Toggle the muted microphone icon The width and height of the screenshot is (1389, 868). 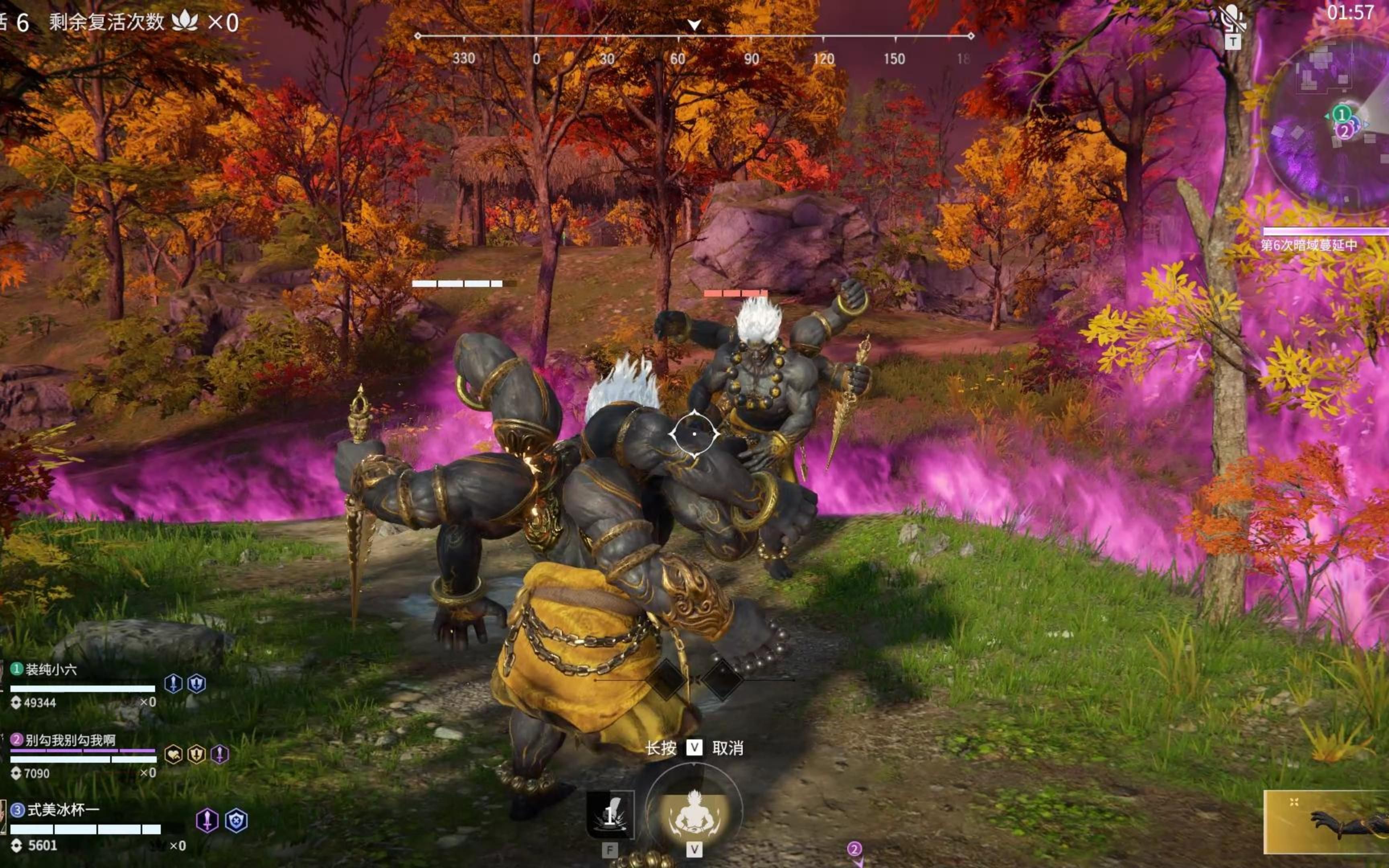(x=1232, y=19)
